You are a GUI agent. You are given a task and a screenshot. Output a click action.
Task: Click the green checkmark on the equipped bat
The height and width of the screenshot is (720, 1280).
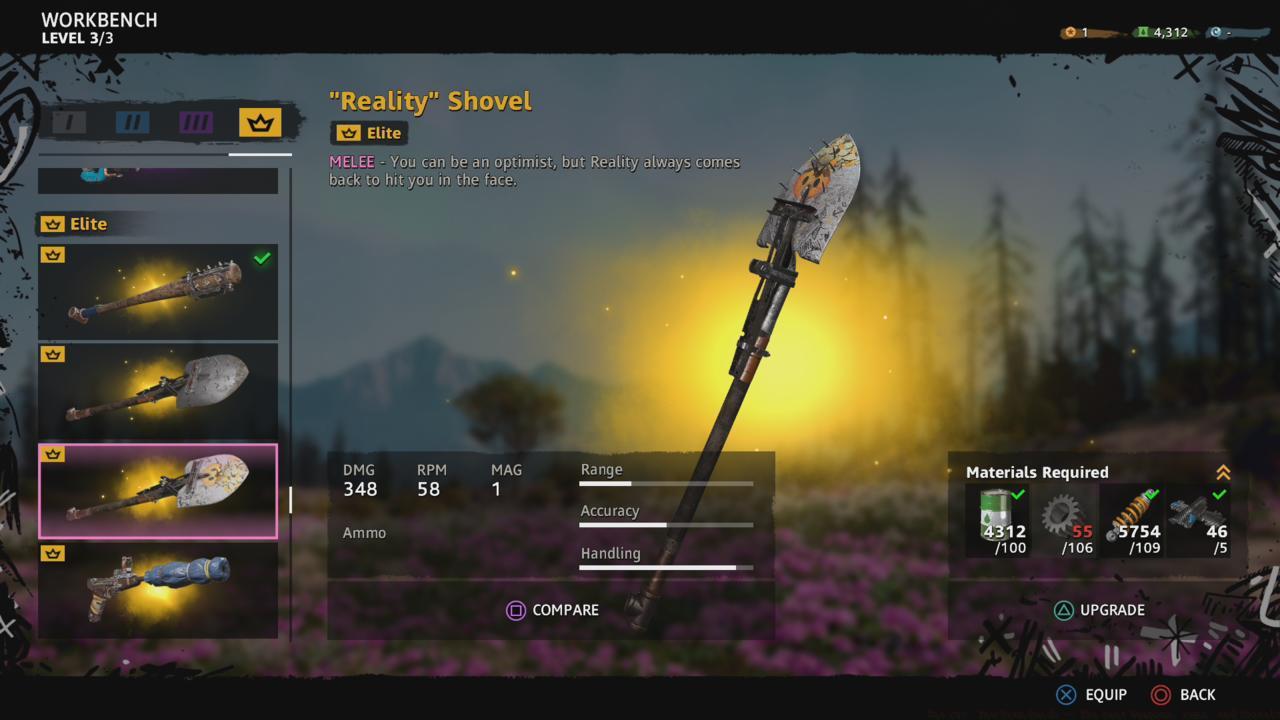(x=262, y=260)
